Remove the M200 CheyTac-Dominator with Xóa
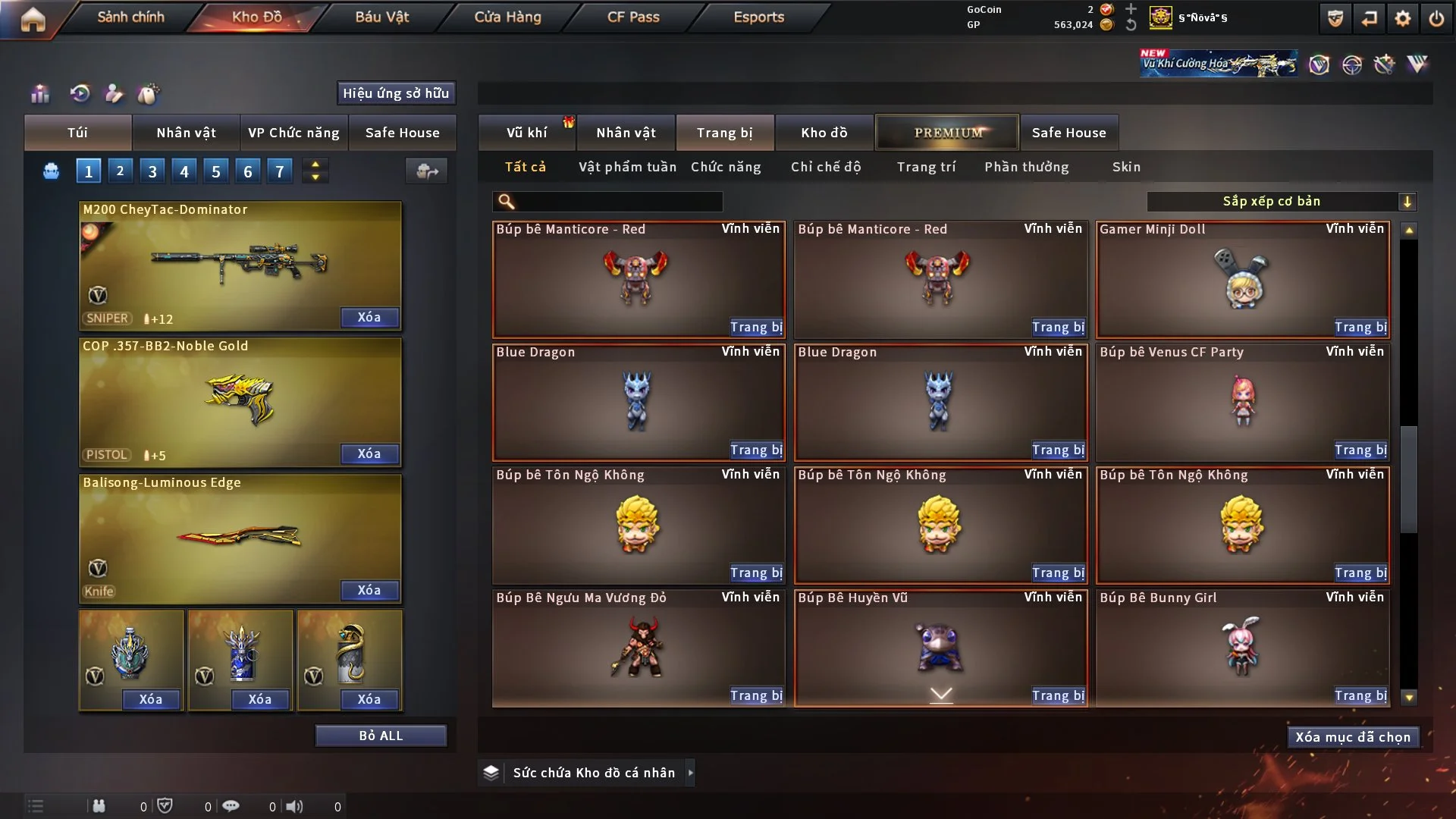Viewport: 1456px width, 819px height. [x=369, y=317]
